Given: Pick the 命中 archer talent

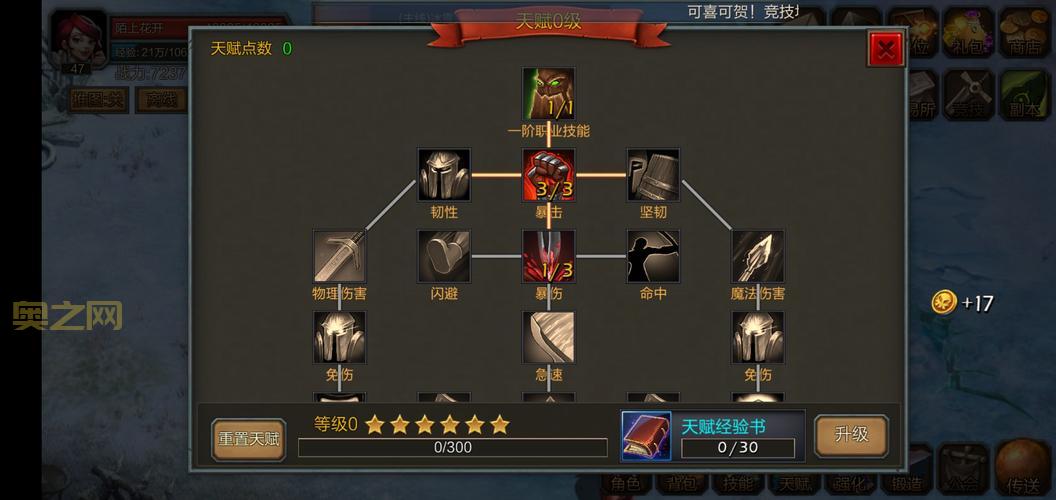Looking at the screenshot, I should 653,256.
